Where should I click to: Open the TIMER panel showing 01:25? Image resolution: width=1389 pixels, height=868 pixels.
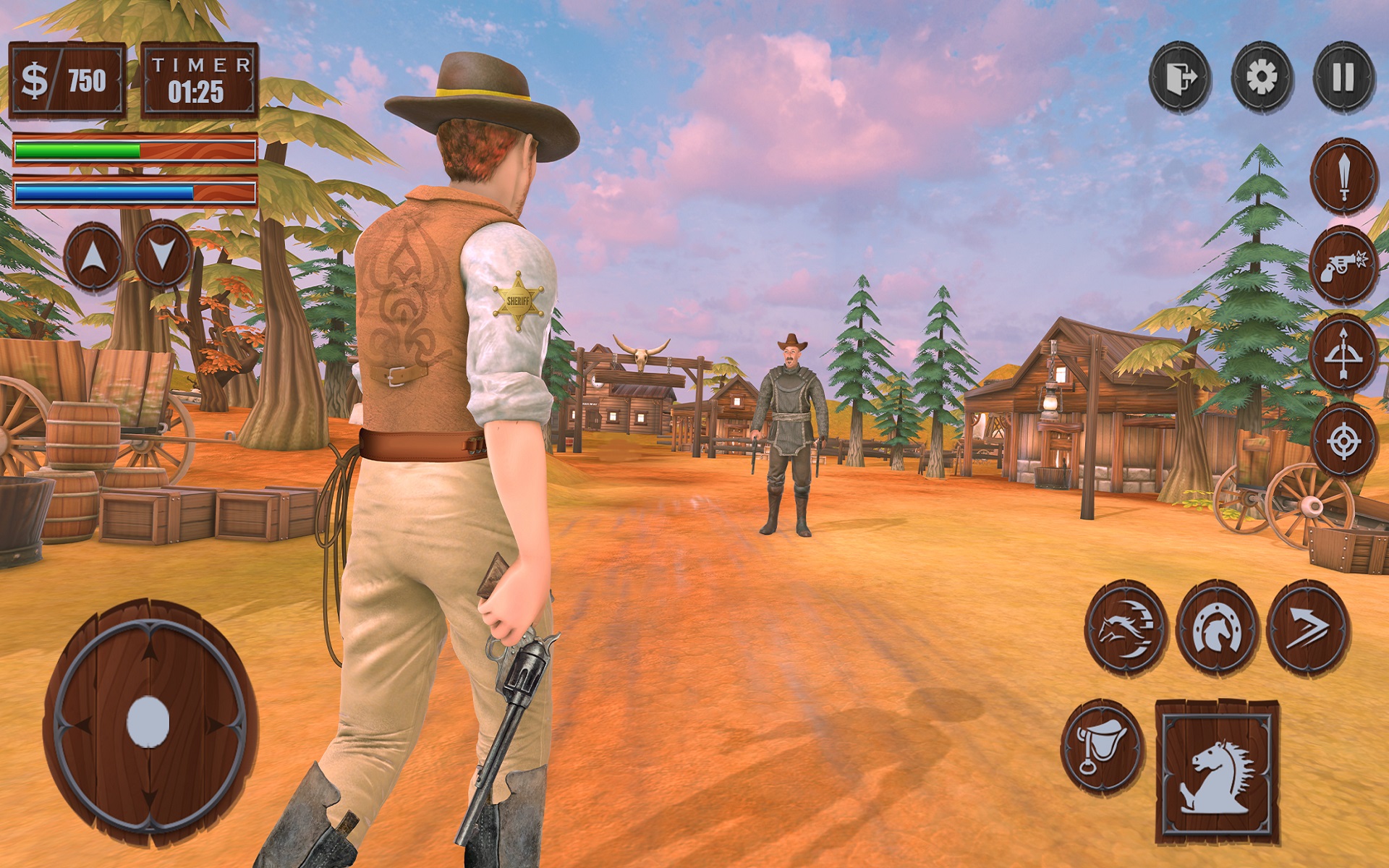point(199,78)
